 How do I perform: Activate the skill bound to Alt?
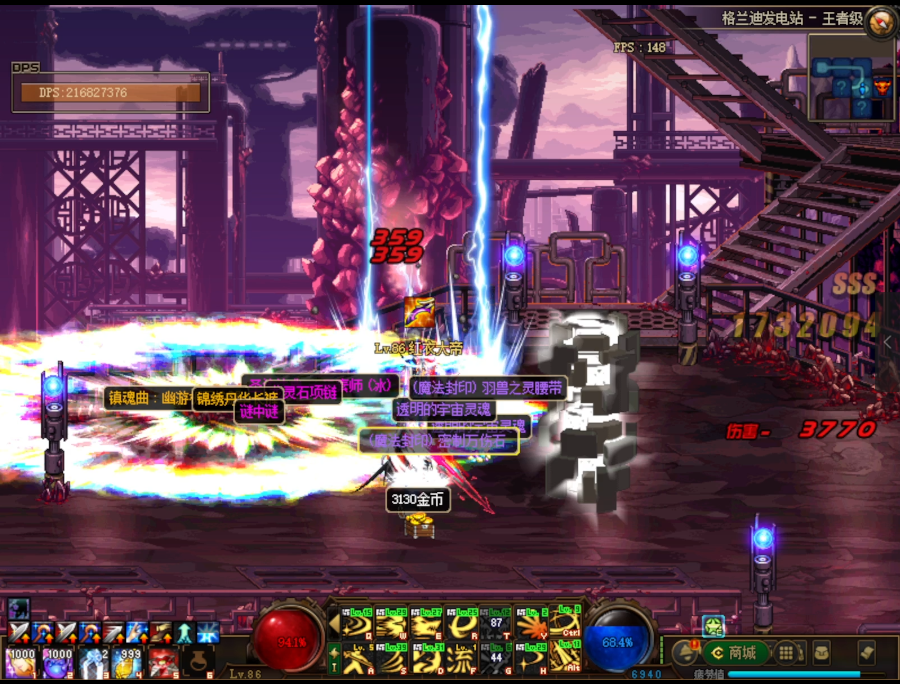[x=564, y=658]
